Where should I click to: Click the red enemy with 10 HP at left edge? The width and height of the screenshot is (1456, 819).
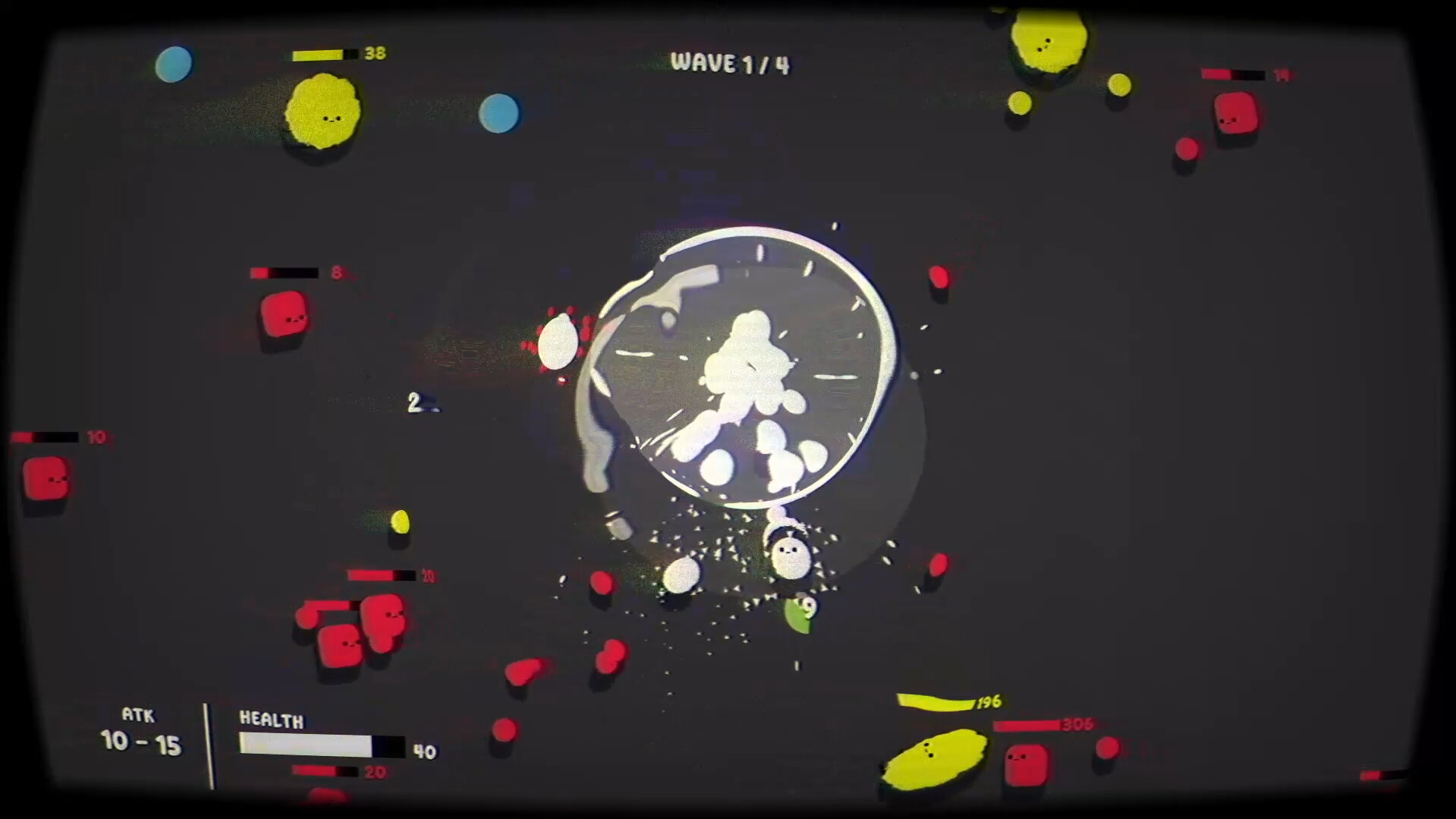(x=46, y=478)
